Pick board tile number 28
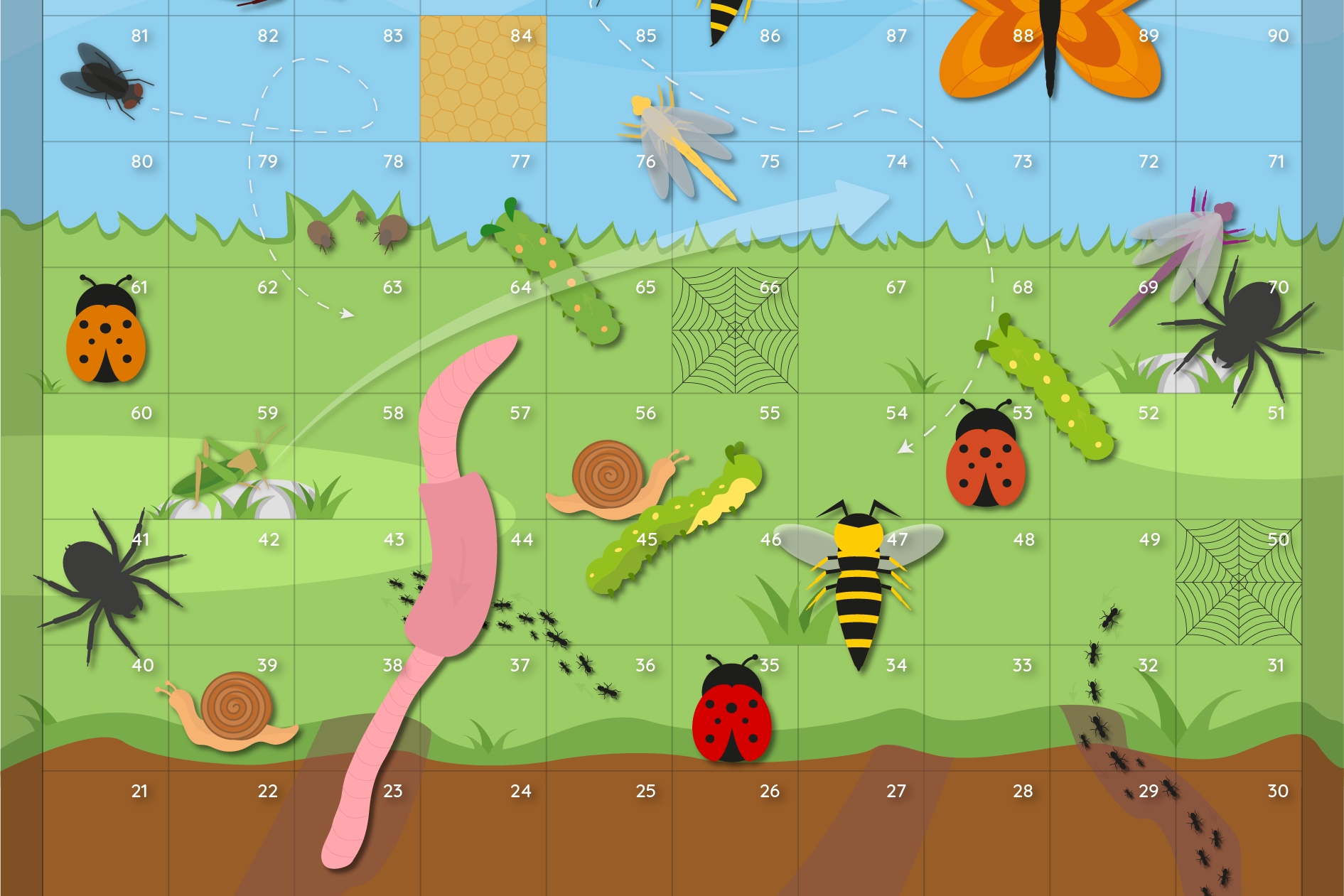1344x896 pixels. click(x=987, y=833)
